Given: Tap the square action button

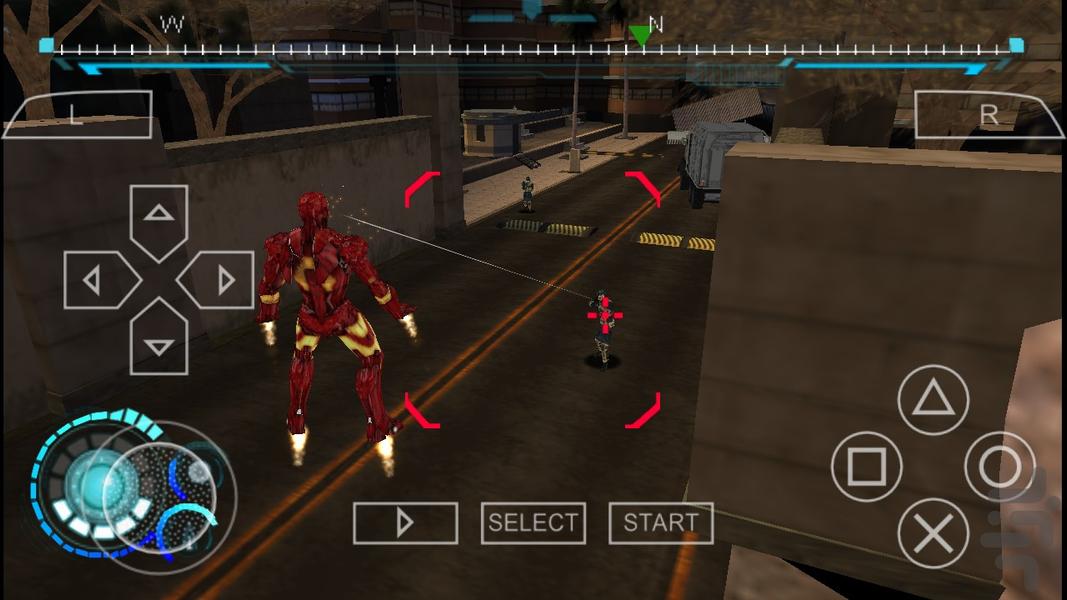Looking at the screenshot, I should click(x=866, y=466).
